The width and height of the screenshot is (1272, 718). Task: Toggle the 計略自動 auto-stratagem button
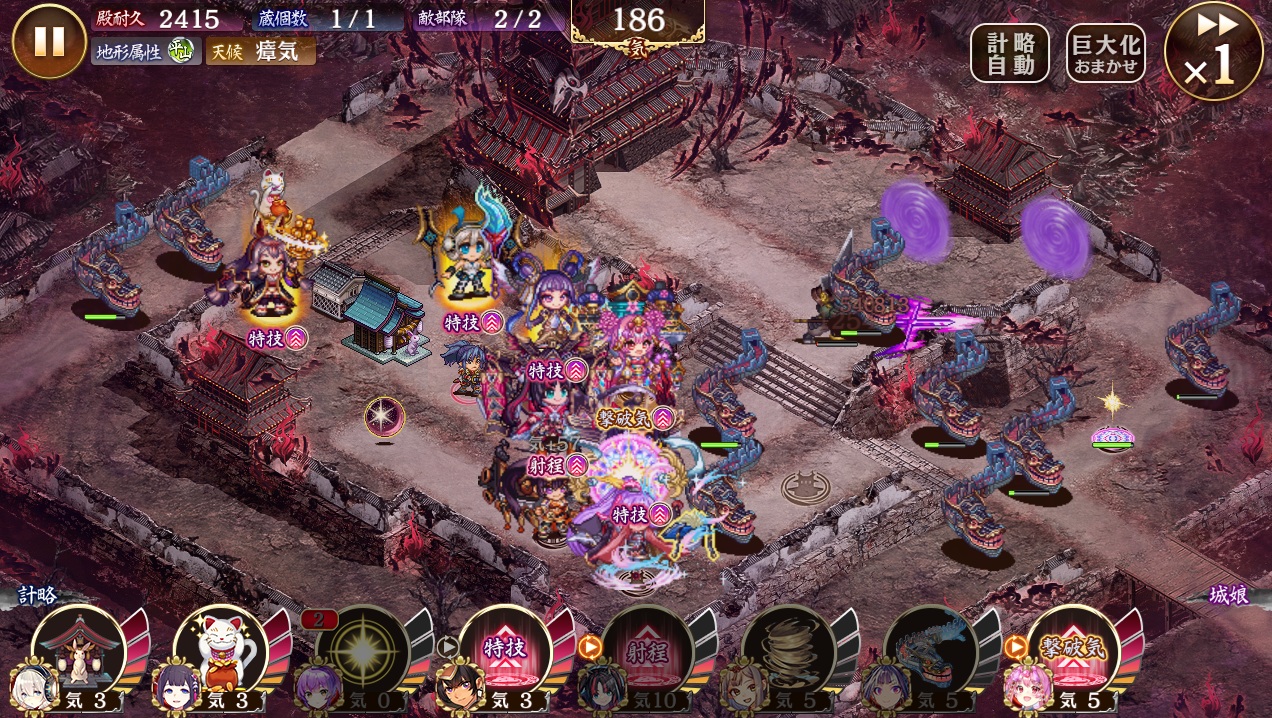tap(1009, 53)
